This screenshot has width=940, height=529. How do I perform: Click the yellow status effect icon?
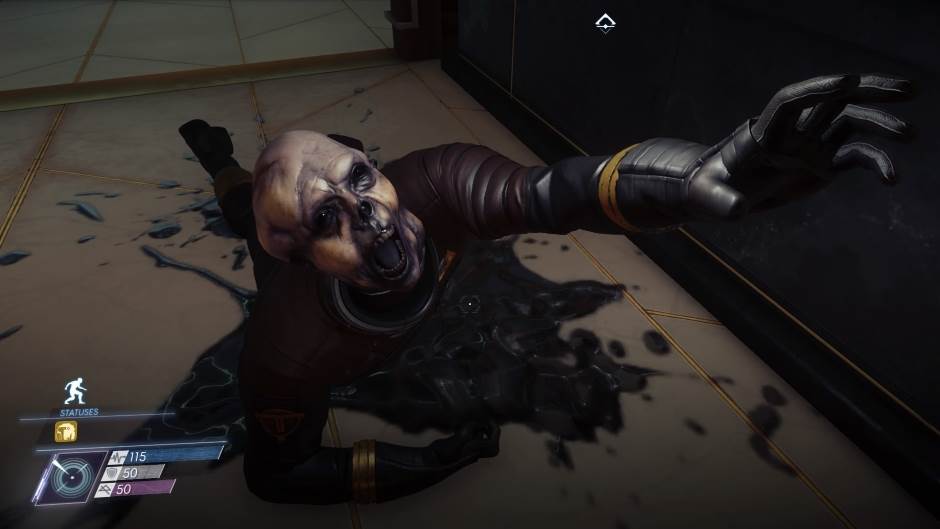tap(66, 432)
